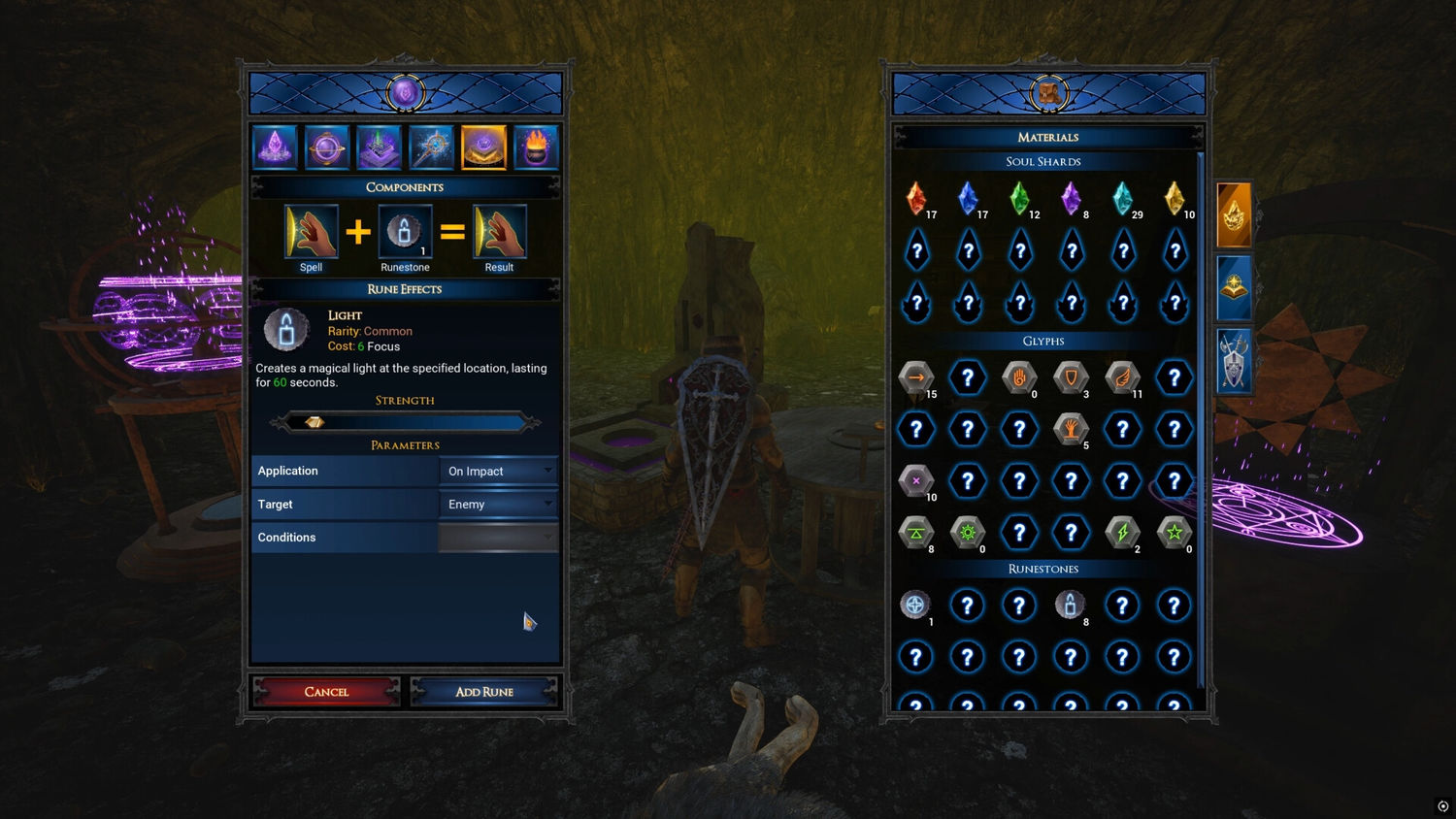Choose the Light runestone with count 8
Image resolution: width=1456 pixels, height=819 pixels.
pyautogui.click(x=1070, y=606)
